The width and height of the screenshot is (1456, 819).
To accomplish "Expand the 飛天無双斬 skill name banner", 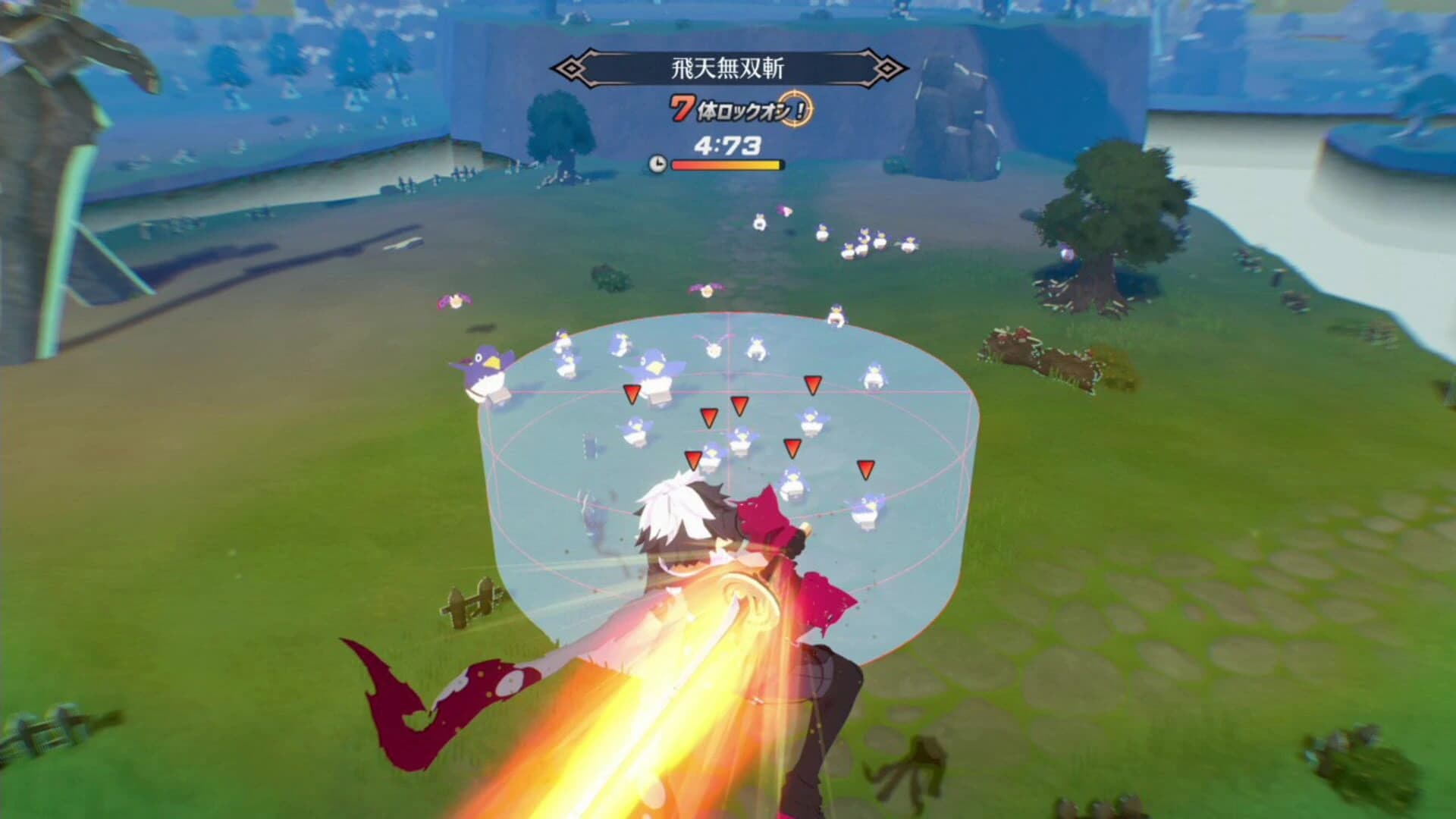I will coord(728,68).
